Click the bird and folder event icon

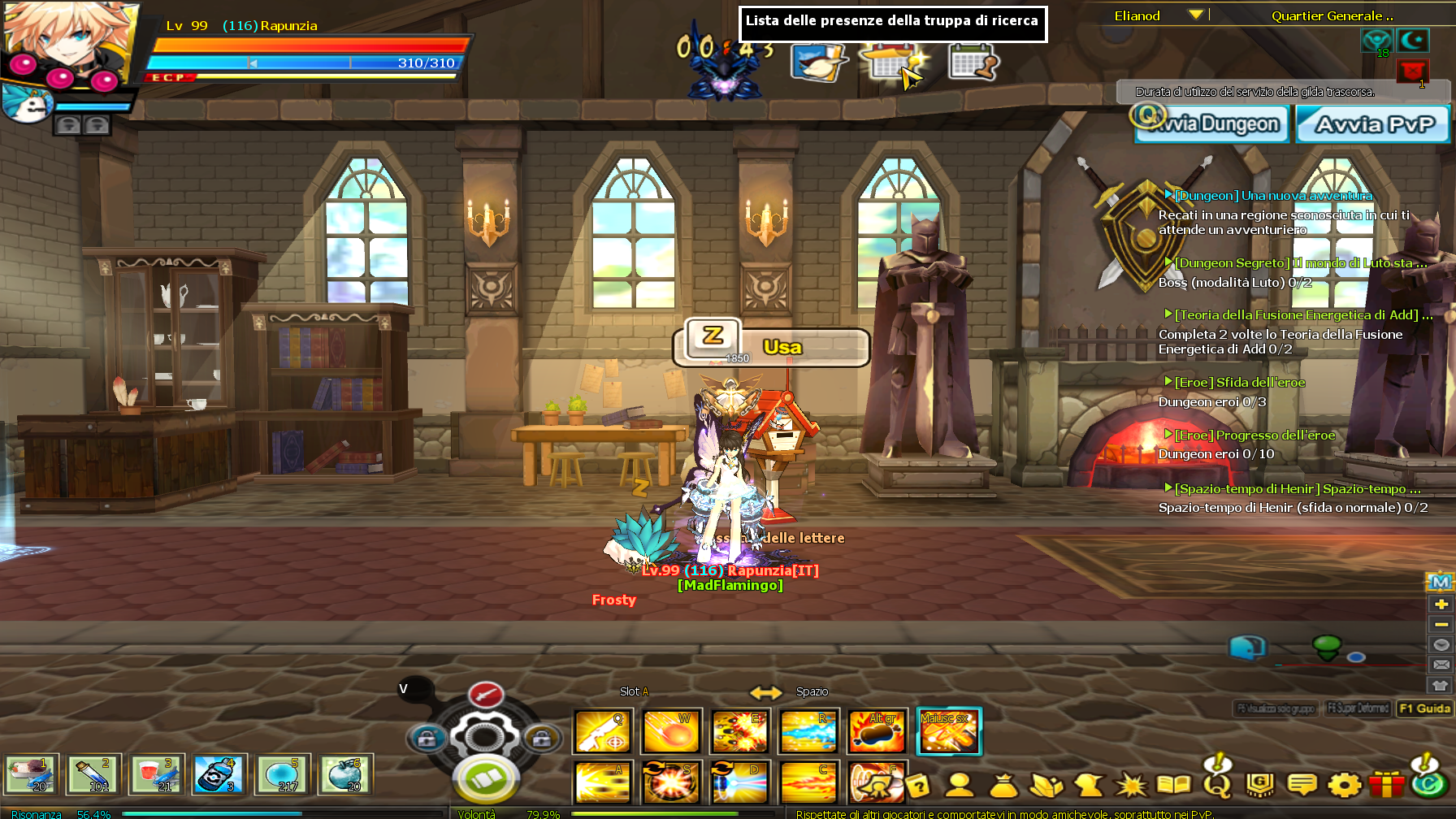(x=818, y=62)
